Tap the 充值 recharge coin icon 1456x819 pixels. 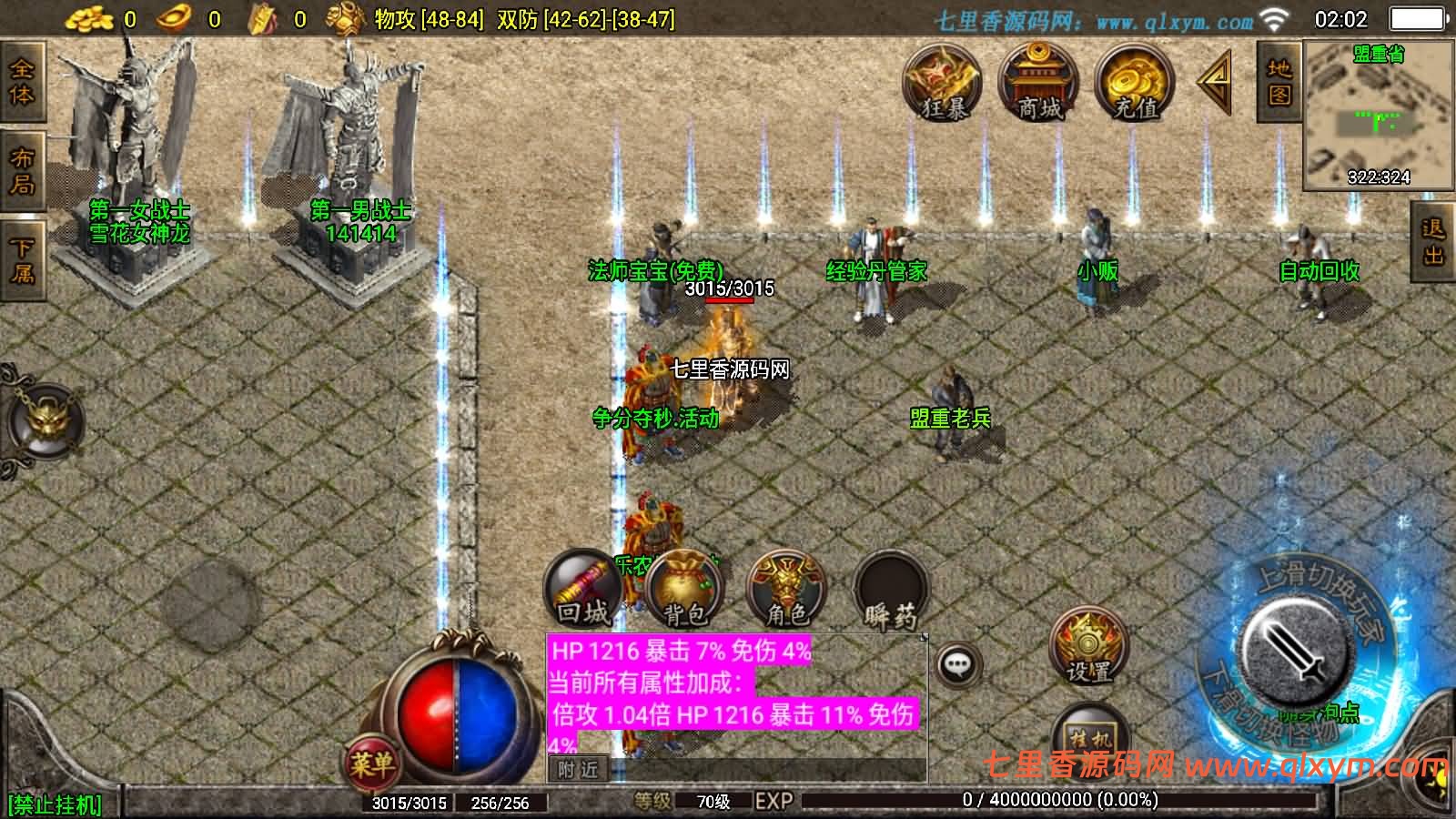tap(1135, 83)
